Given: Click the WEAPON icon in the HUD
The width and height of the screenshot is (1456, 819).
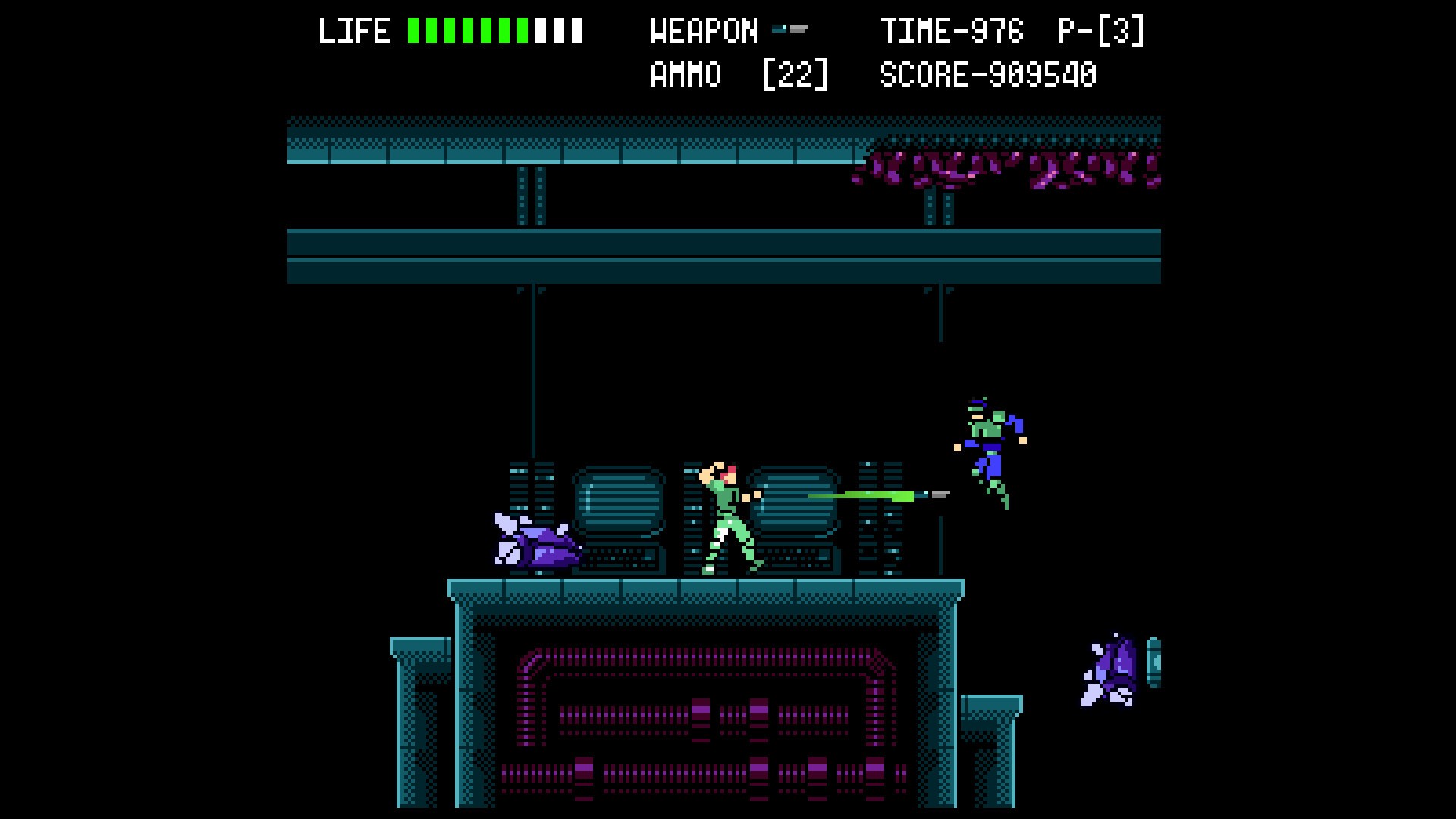Looking at the screenshot, I should (x=789, y=30).
